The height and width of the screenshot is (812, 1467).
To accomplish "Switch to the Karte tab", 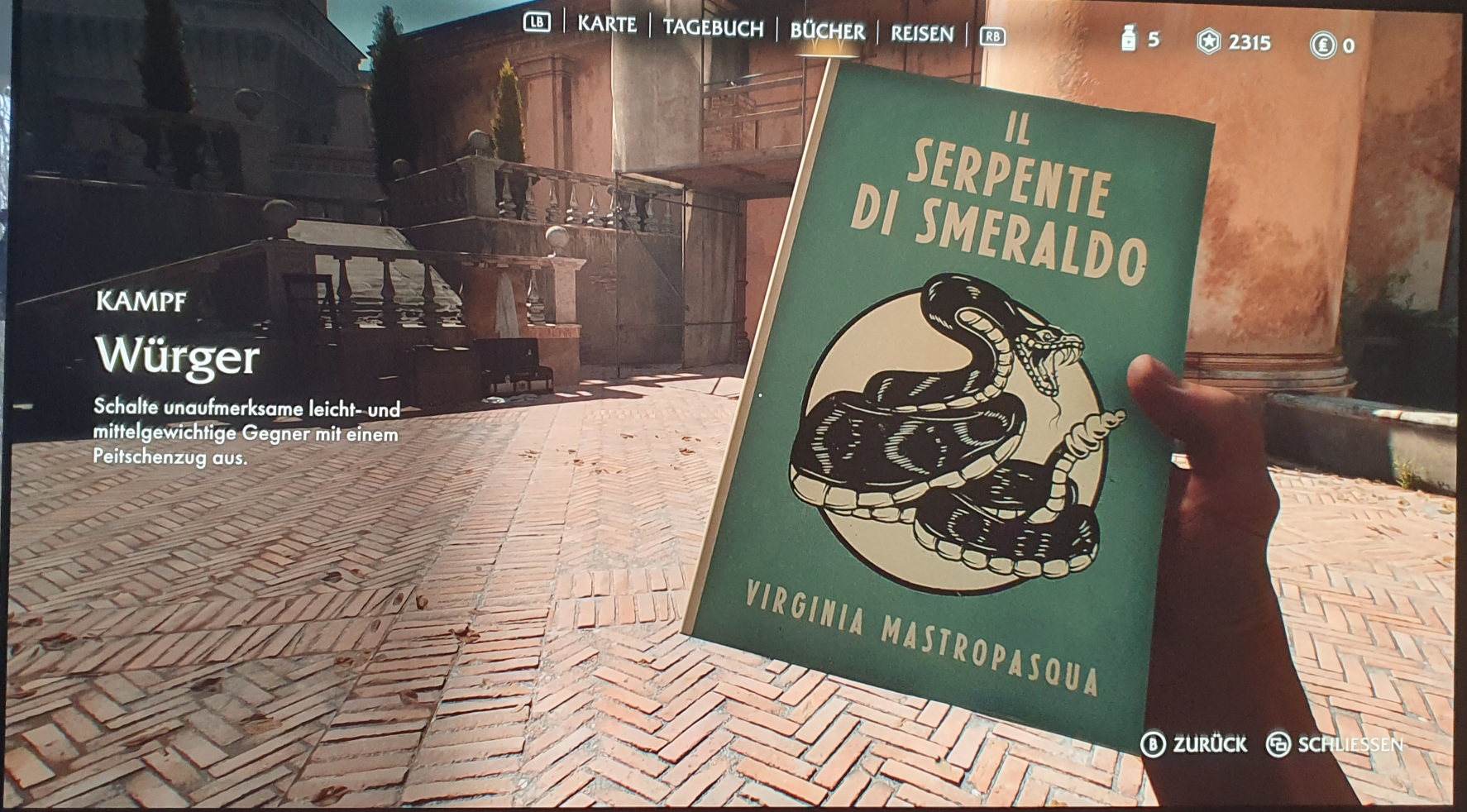I will 607,25.
